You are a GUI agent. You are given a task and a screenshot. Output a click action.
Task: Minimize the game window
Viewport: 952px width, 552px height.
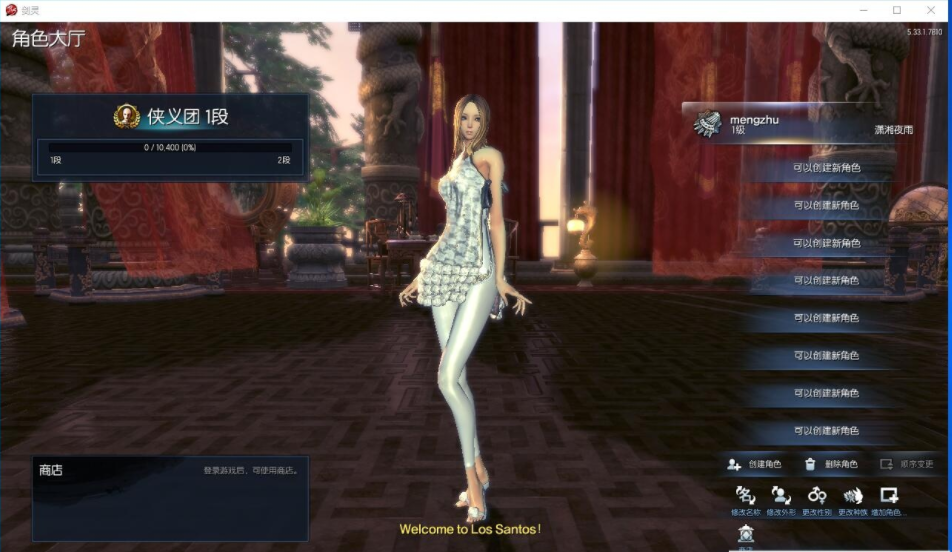click(863, 10)
